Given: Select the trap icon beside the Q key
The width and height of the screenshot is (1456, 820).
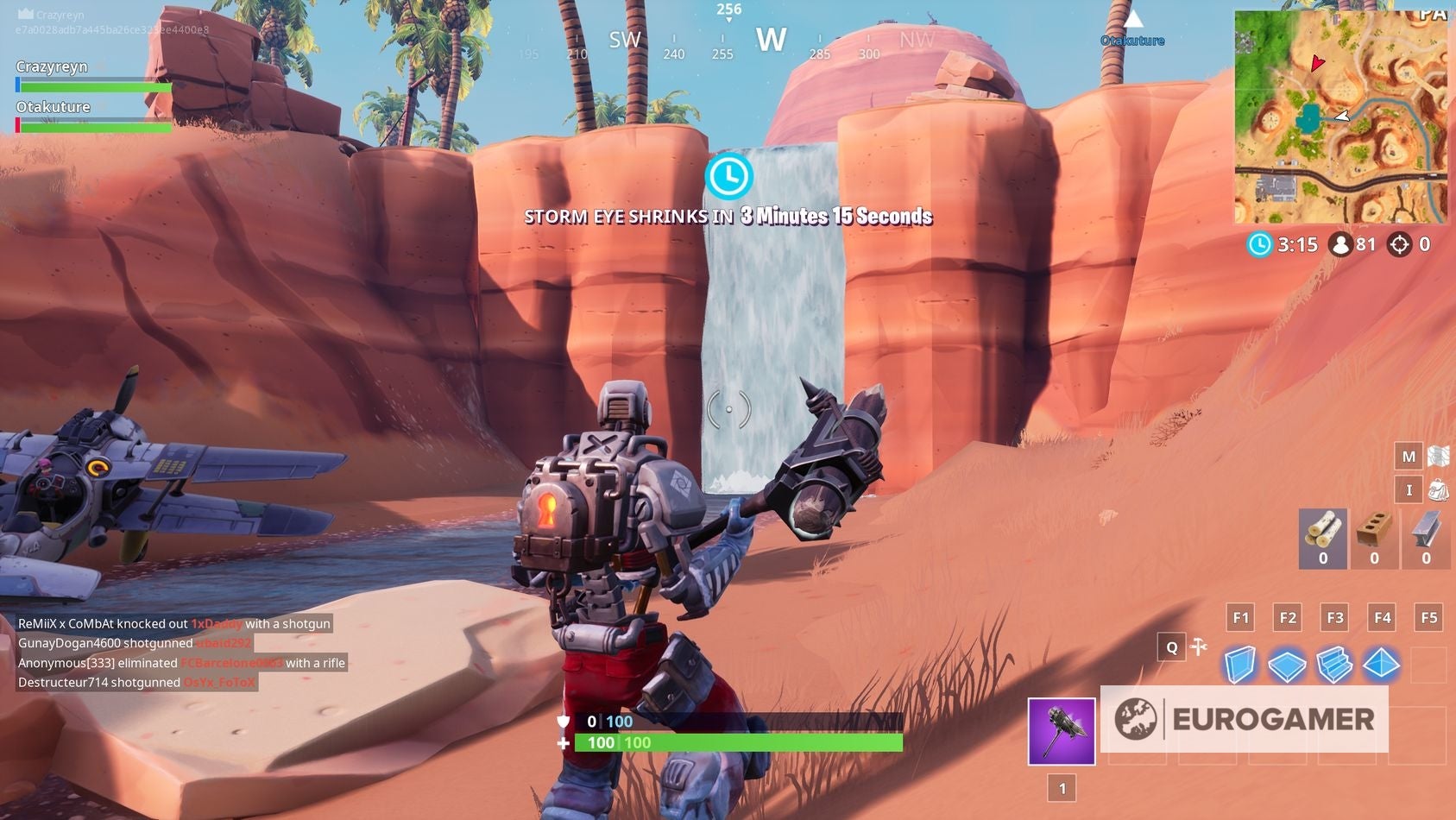Looking at the screenshot, I should coord(1201,646).
